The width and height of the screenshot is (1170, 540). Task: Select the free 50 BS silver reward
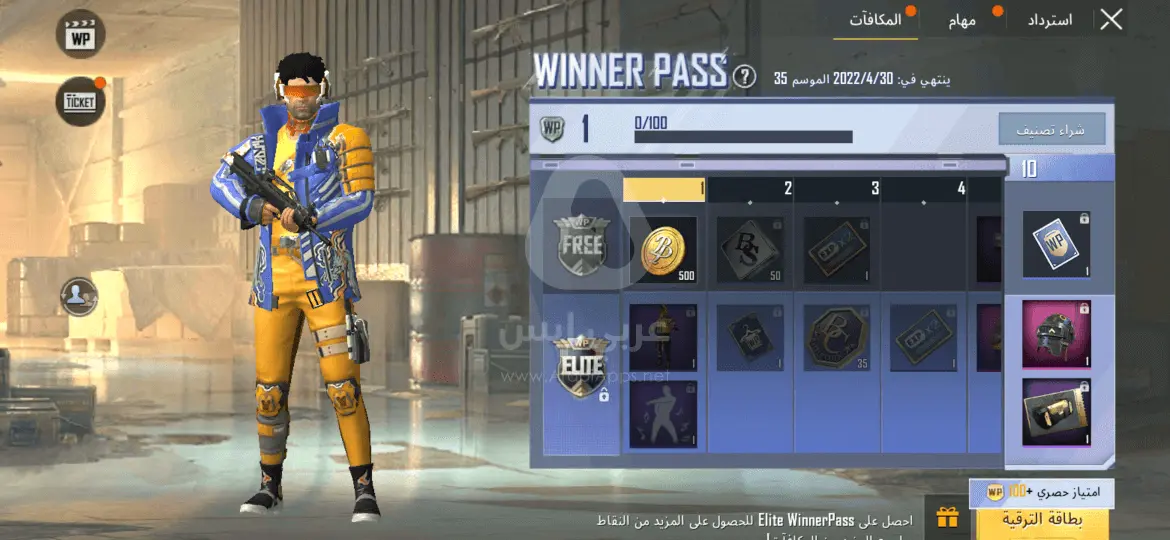coord(750,250)
